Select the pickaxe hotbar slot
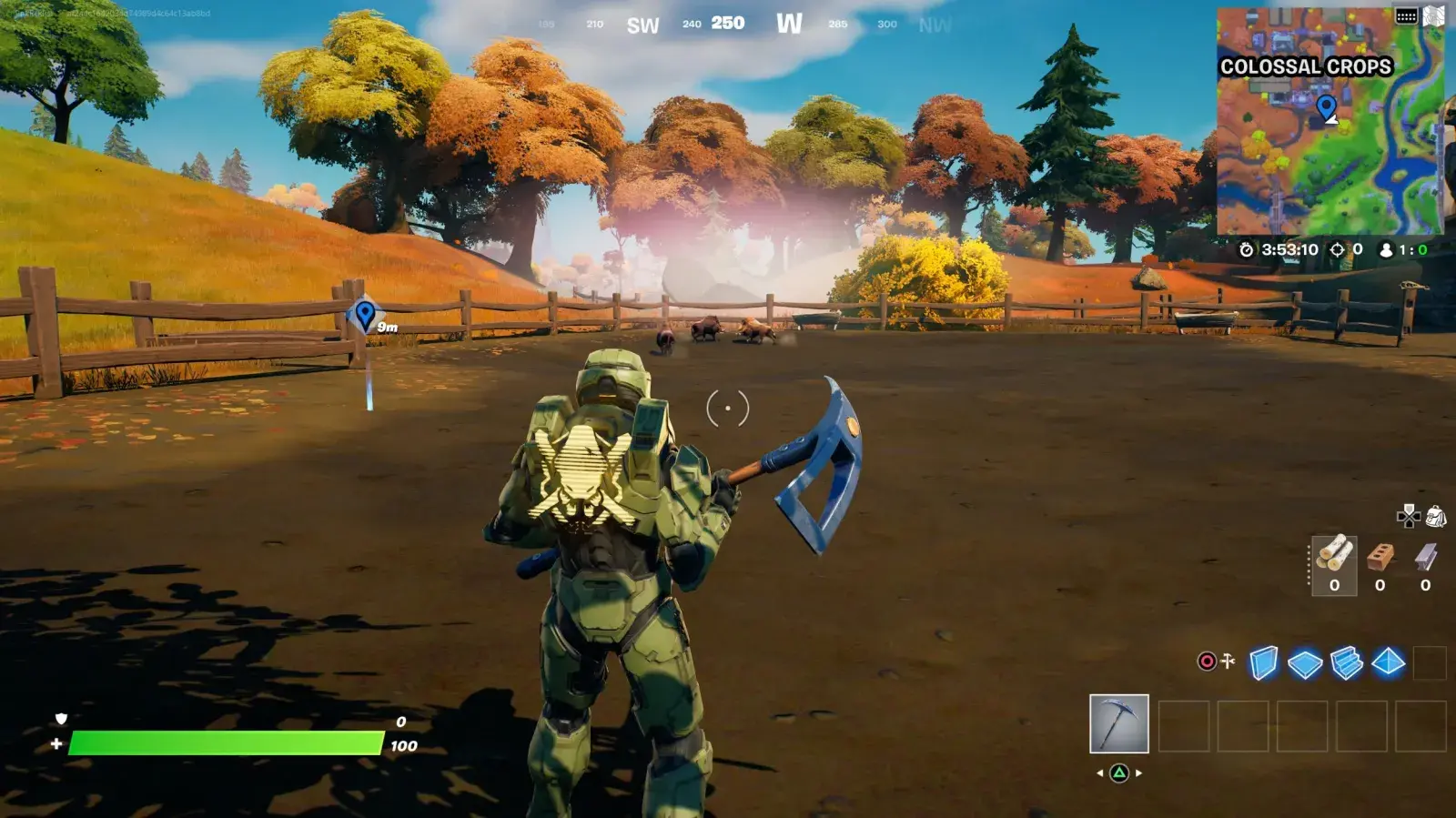1456x818 pixels. pyautogui.click(x=1119, y=724)
